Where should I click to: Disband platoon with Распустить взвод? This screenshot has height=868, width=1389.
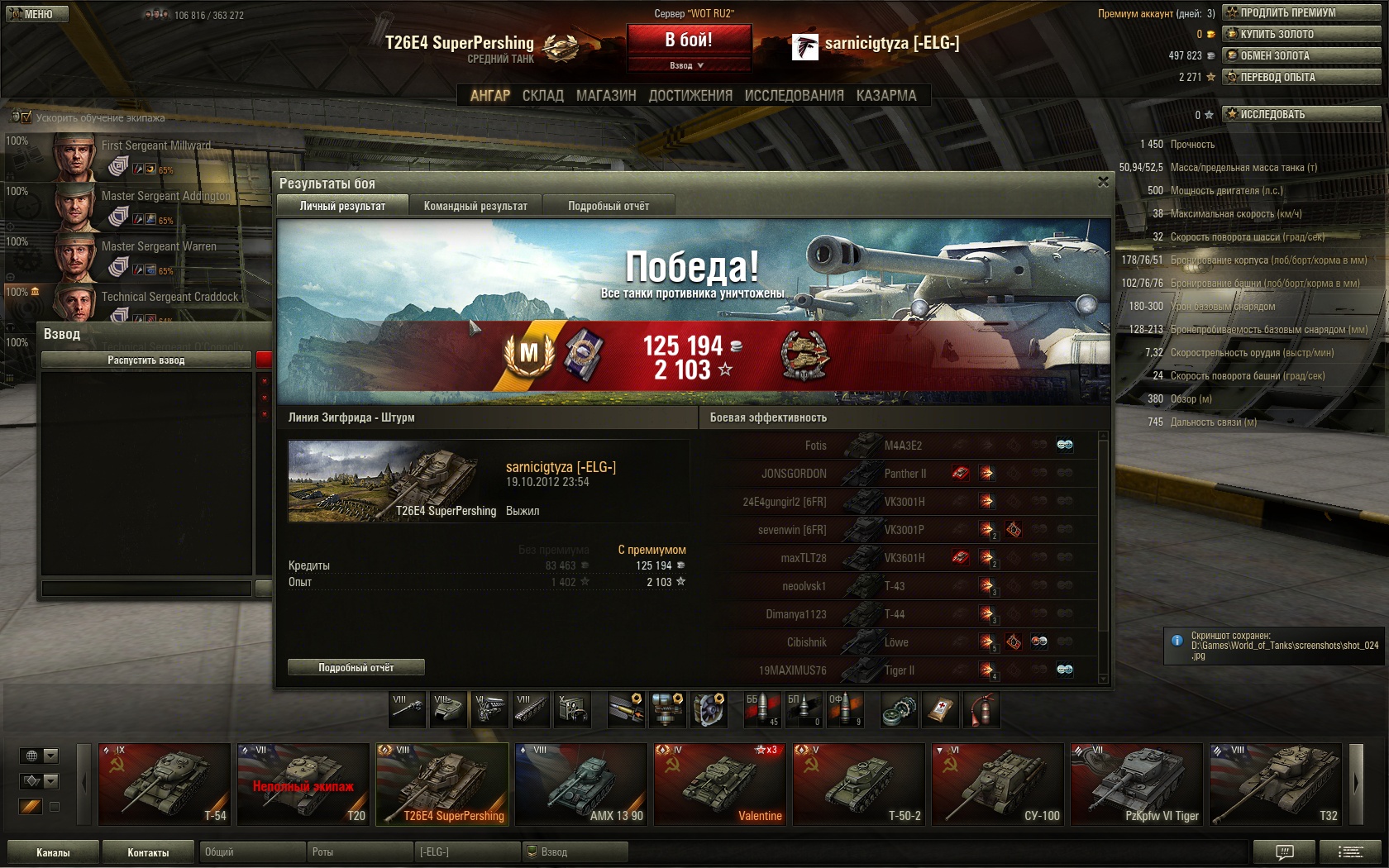coord(146,360)
